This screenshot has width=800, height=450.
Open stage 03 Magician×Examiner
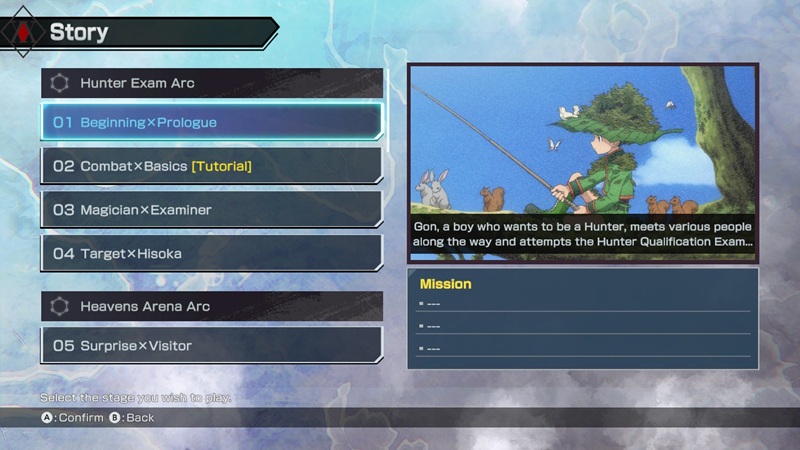tap(211, 210)
